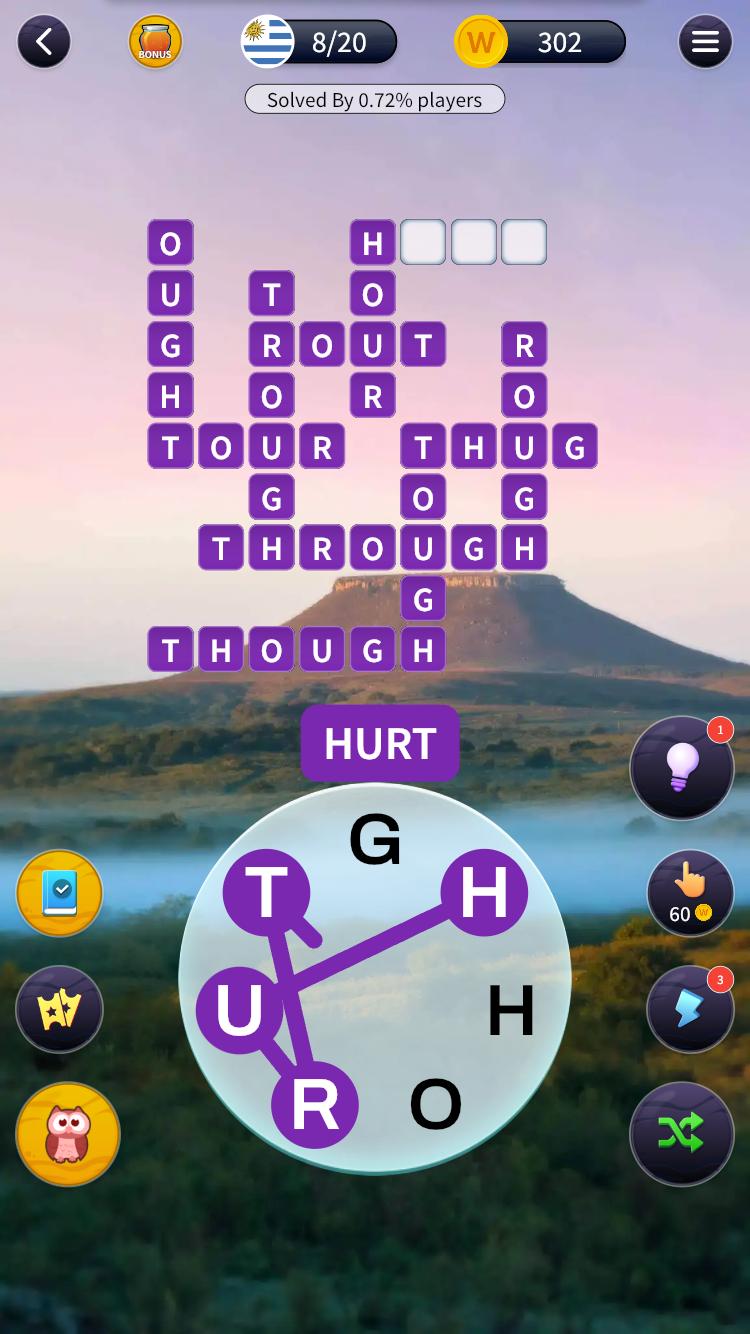Activate the lightning bolt booster
Screen dimensions: 750x1334
click(690, 1008)
